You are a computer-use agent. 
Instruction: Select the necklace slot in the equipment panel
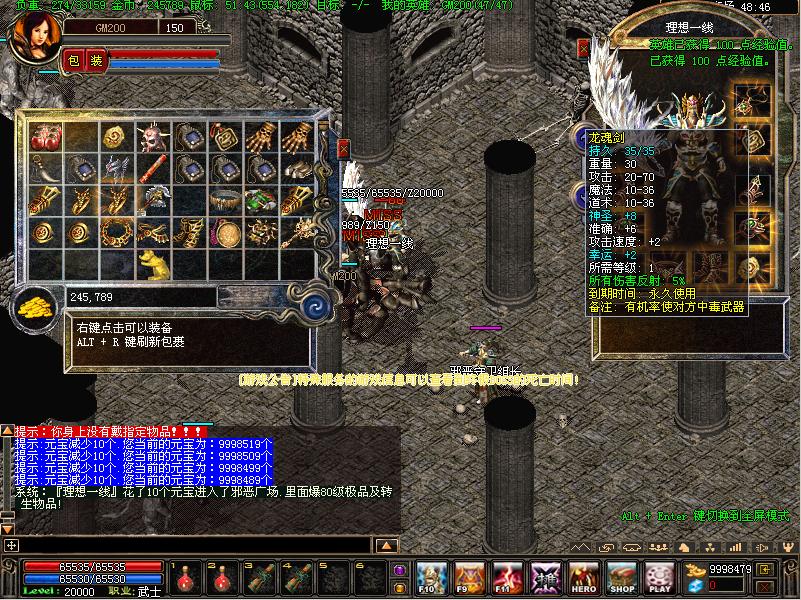pos(745,104)
